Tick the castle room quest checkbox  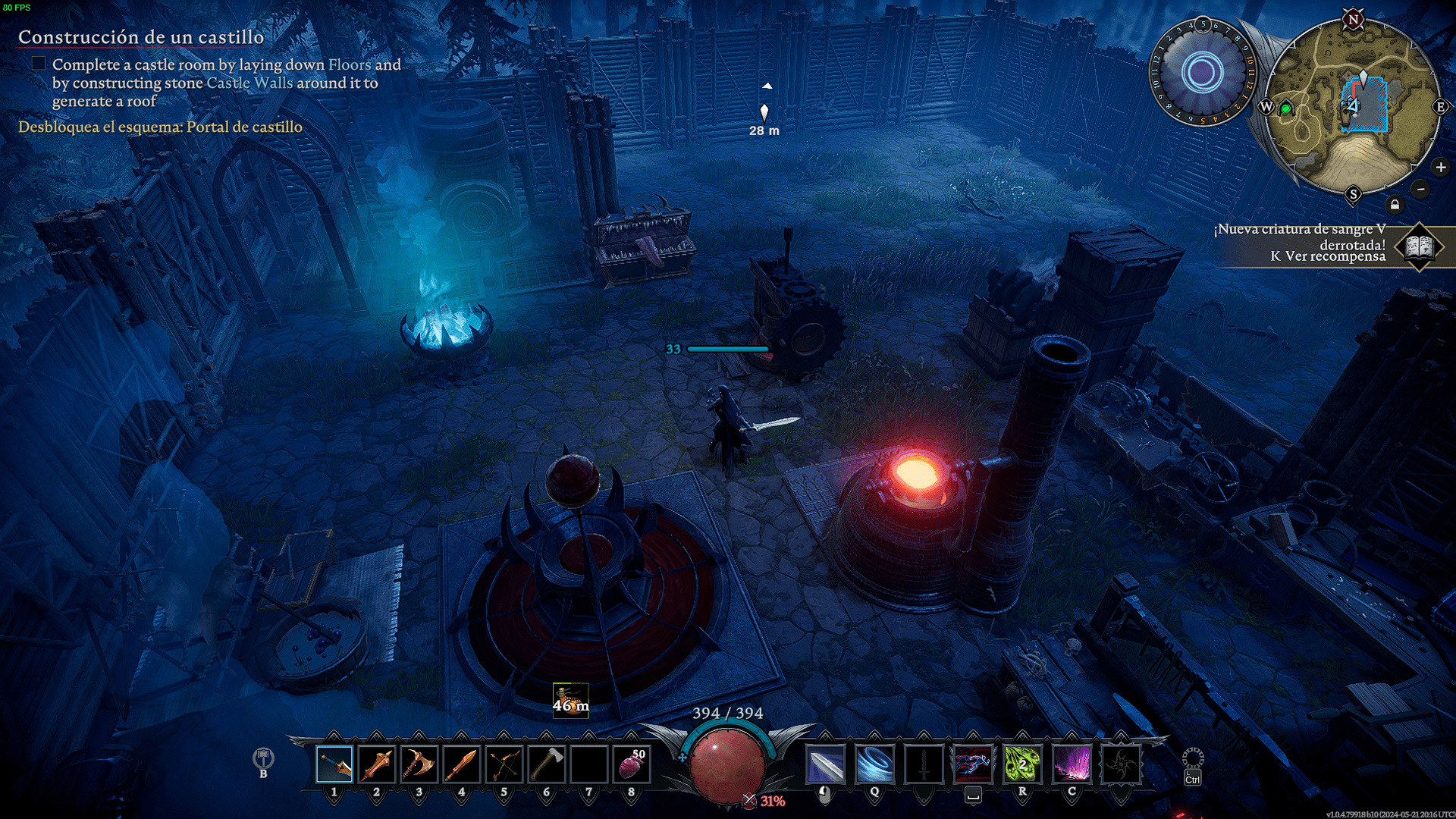[39, 64]
